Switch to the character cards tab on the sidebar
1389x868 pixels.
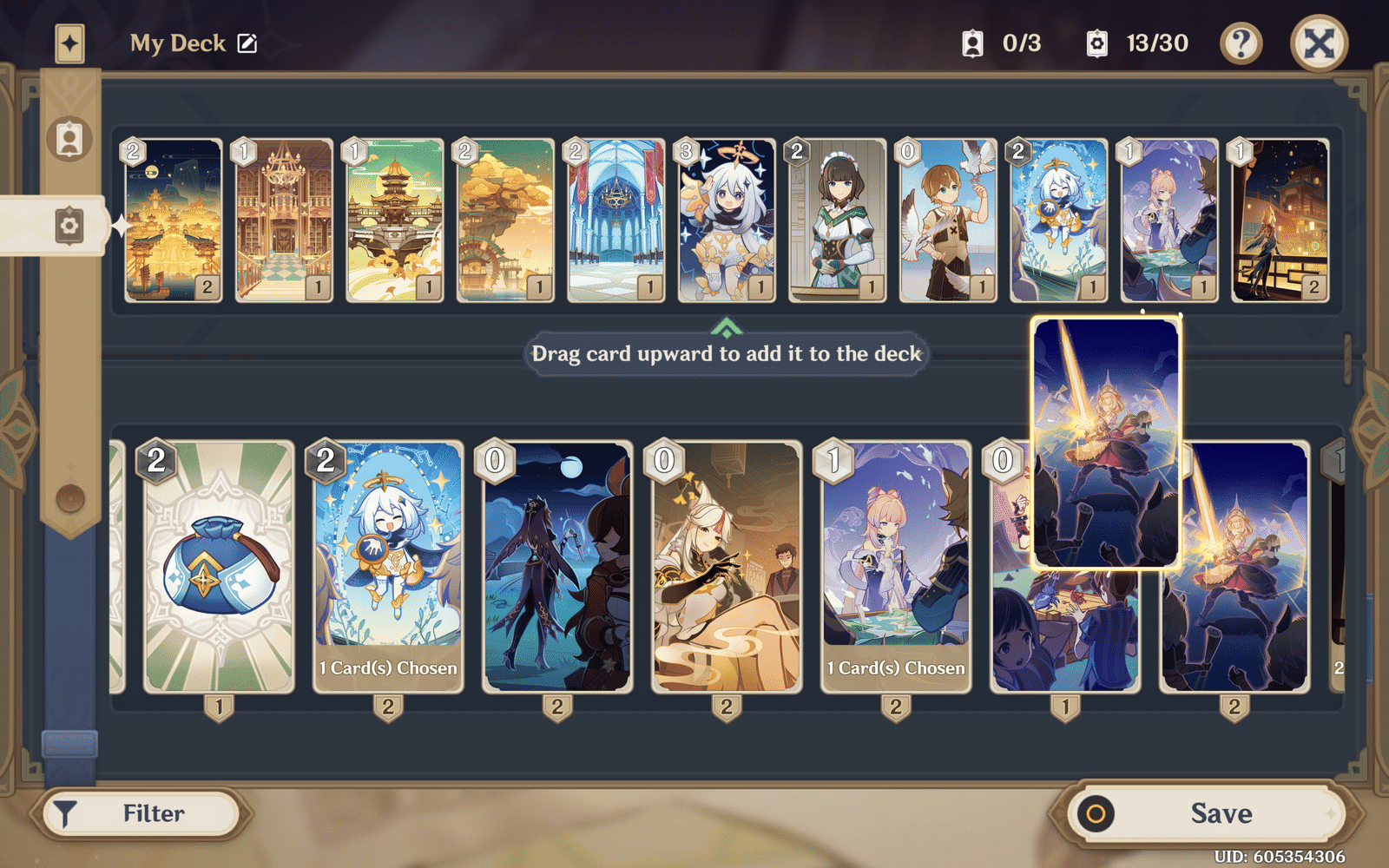pos(69,139)
